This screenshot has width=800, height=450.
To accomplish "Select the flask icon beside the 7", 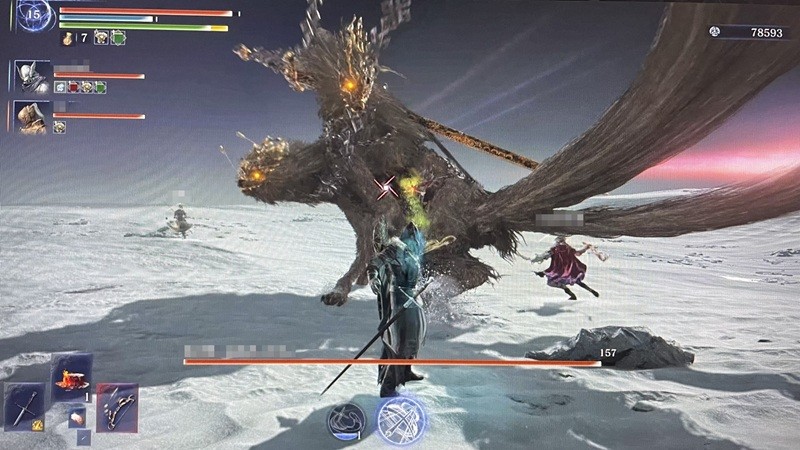I will (x=67, y=38).
